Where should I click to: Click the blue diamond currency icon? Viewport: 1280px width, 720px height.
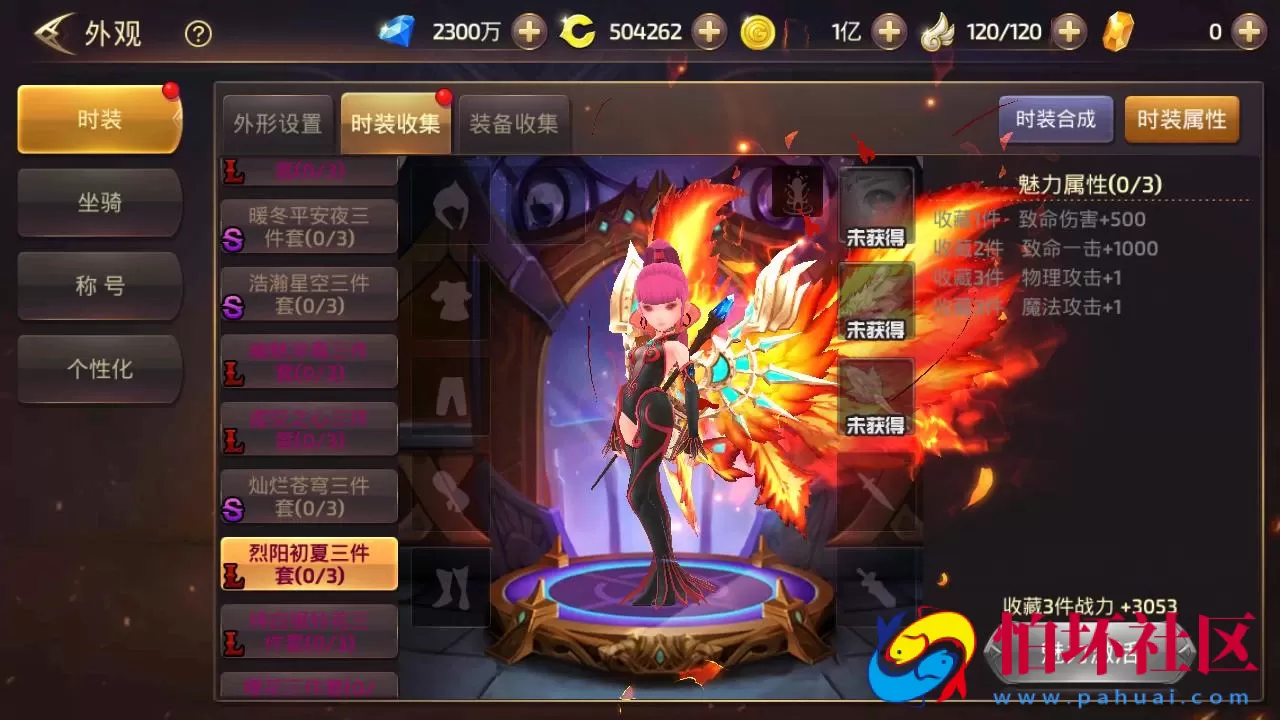click(396, 31)
